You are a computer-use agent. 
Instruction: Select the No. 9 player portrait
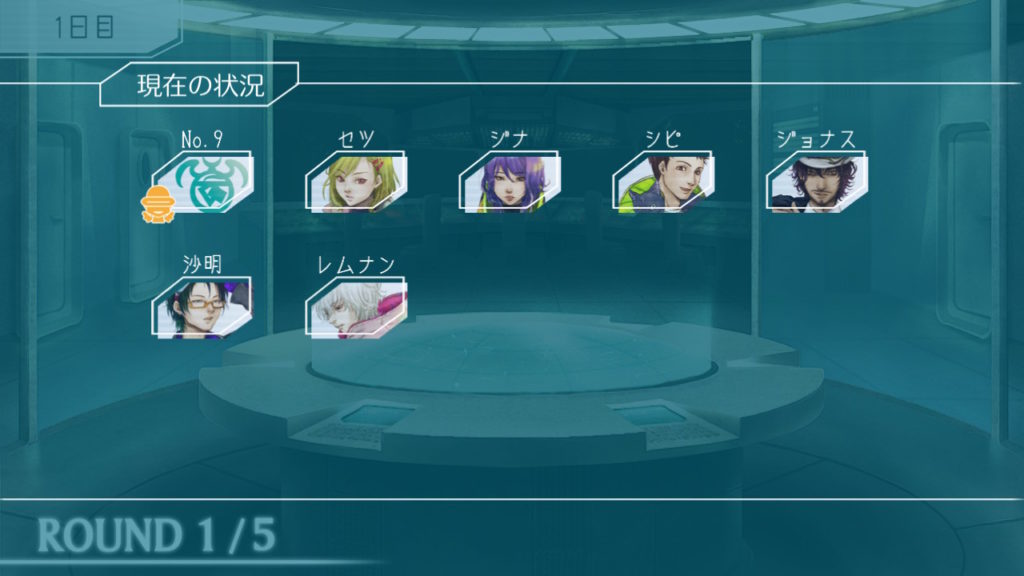point(204,182)
